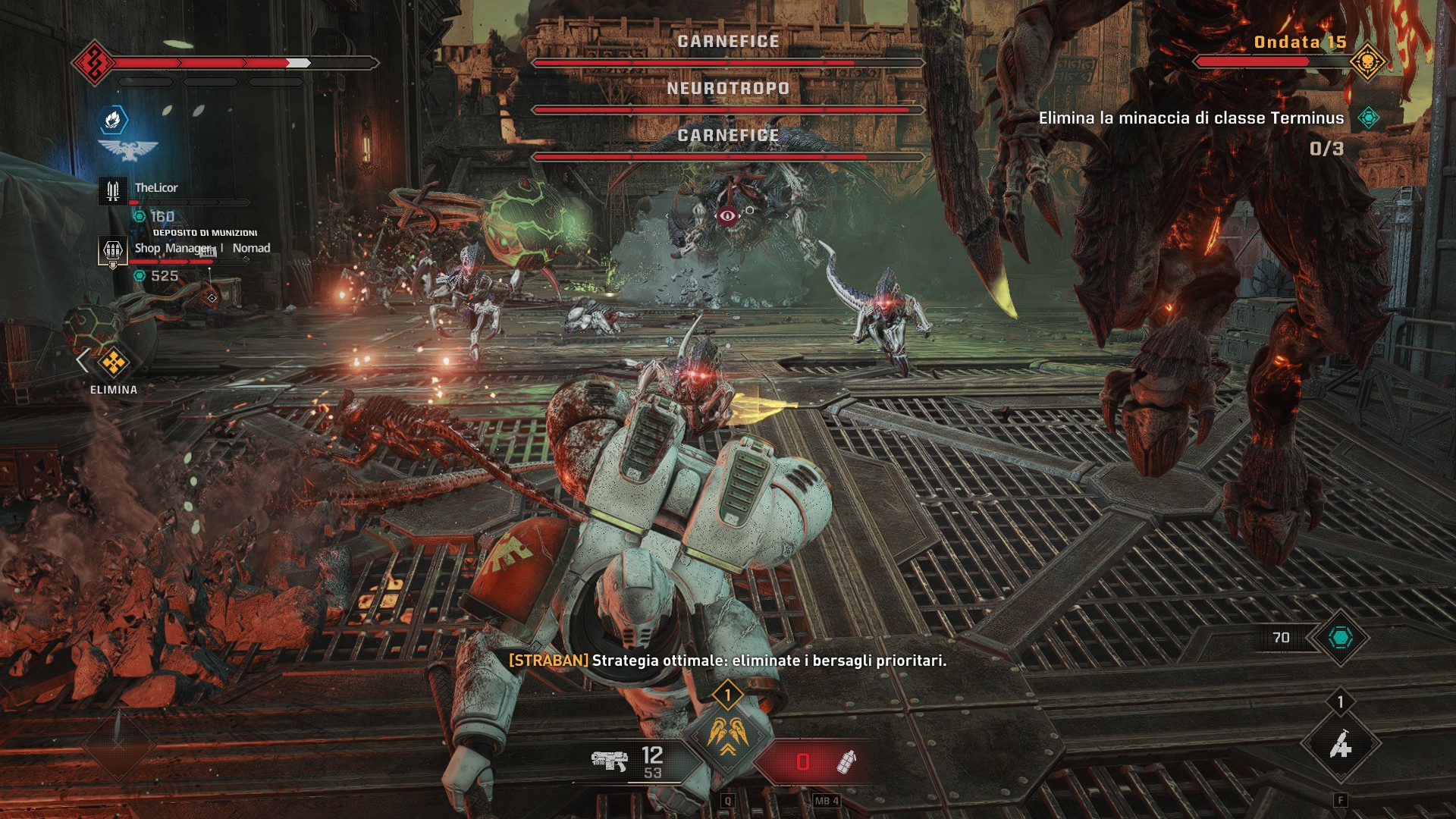Activate the golden winged jump pack ability
Viewport: 1456px width, 819px height.
(x=727, y=736)
